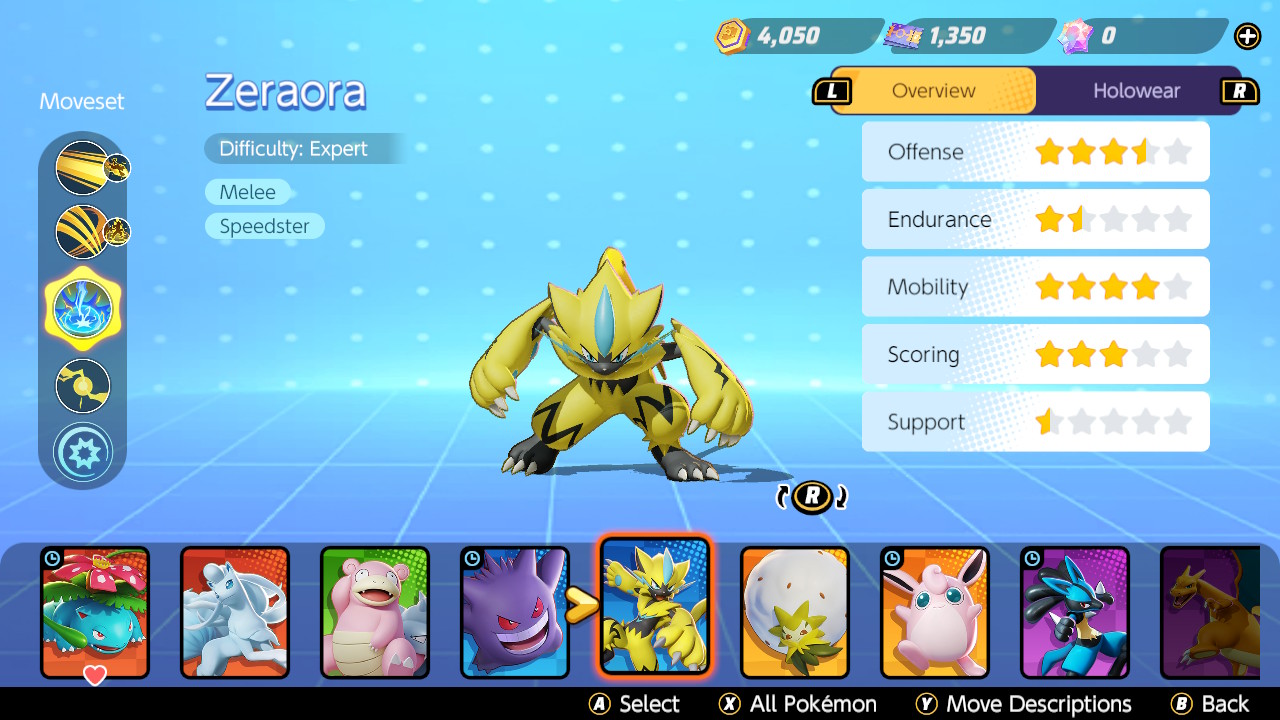The image size is (1280, 720).
Task: Select the yellow claw slash move icon
Action: click(x=83, y=232)
